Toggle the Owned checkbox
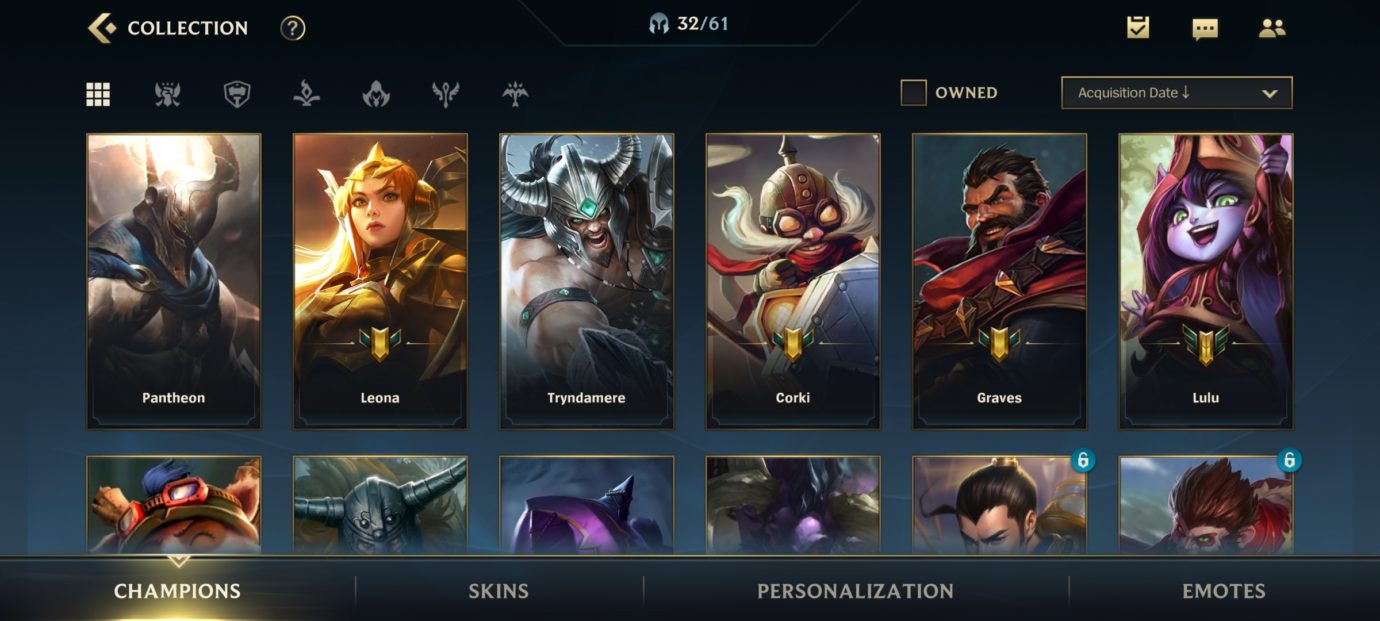The height and width of the screenshot is (621, 1380). [x=914, y=93]
